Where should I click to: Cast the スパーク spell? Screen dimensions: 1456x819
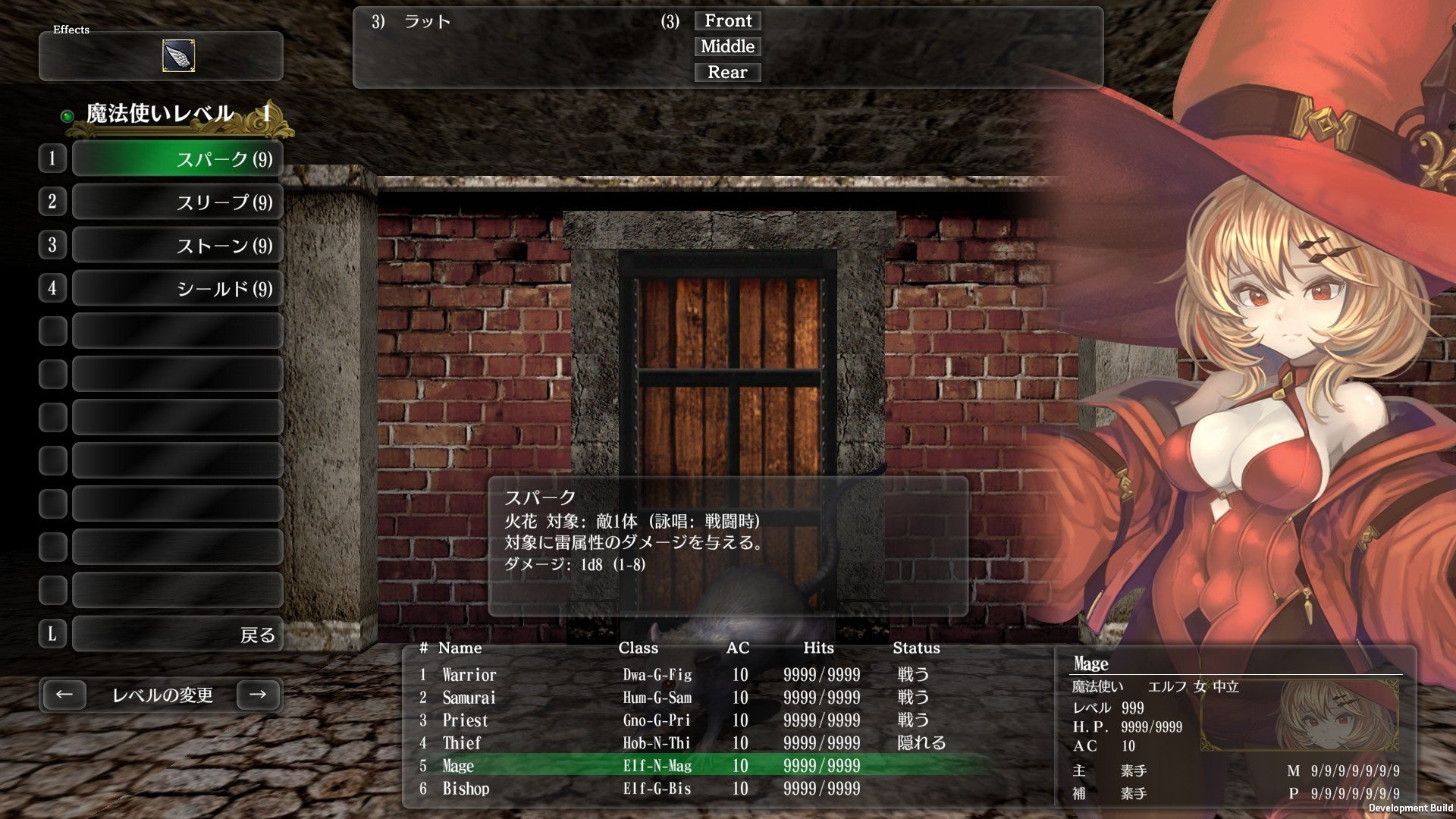click(176, 158)
